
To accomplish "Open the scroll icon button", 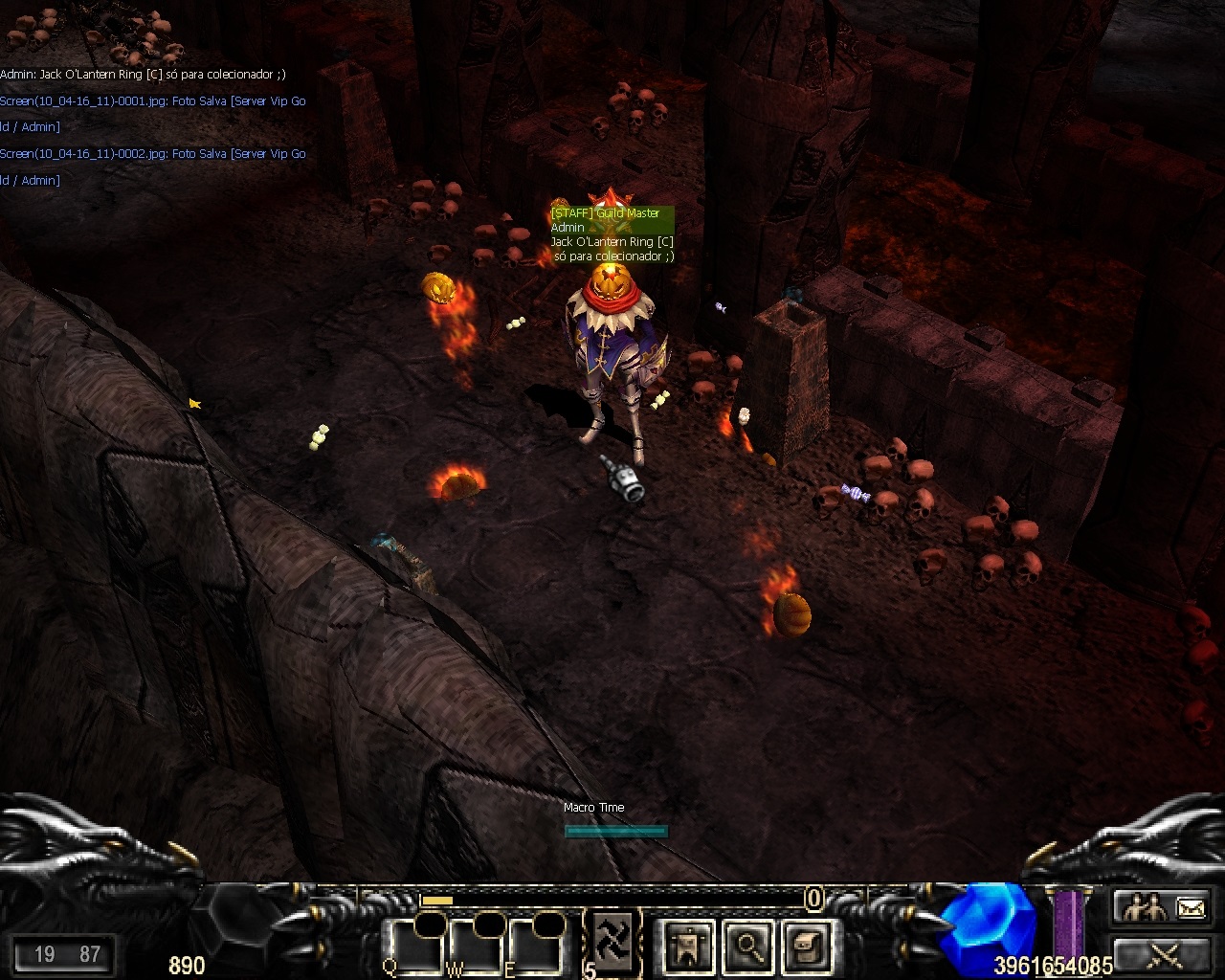I will point(806,947).
